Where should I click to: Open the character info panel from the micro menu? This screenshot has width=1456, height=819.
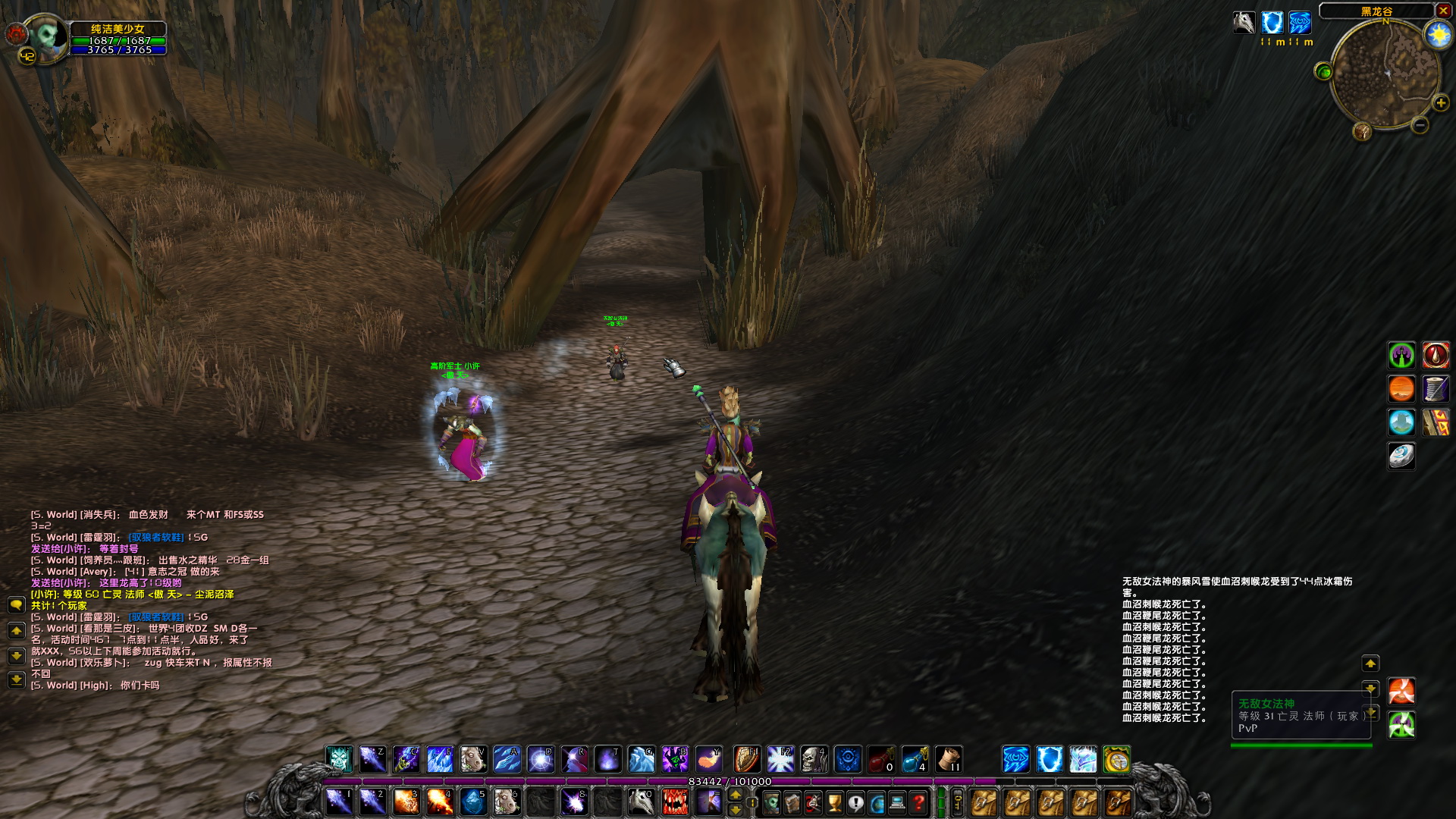point(770,803)
